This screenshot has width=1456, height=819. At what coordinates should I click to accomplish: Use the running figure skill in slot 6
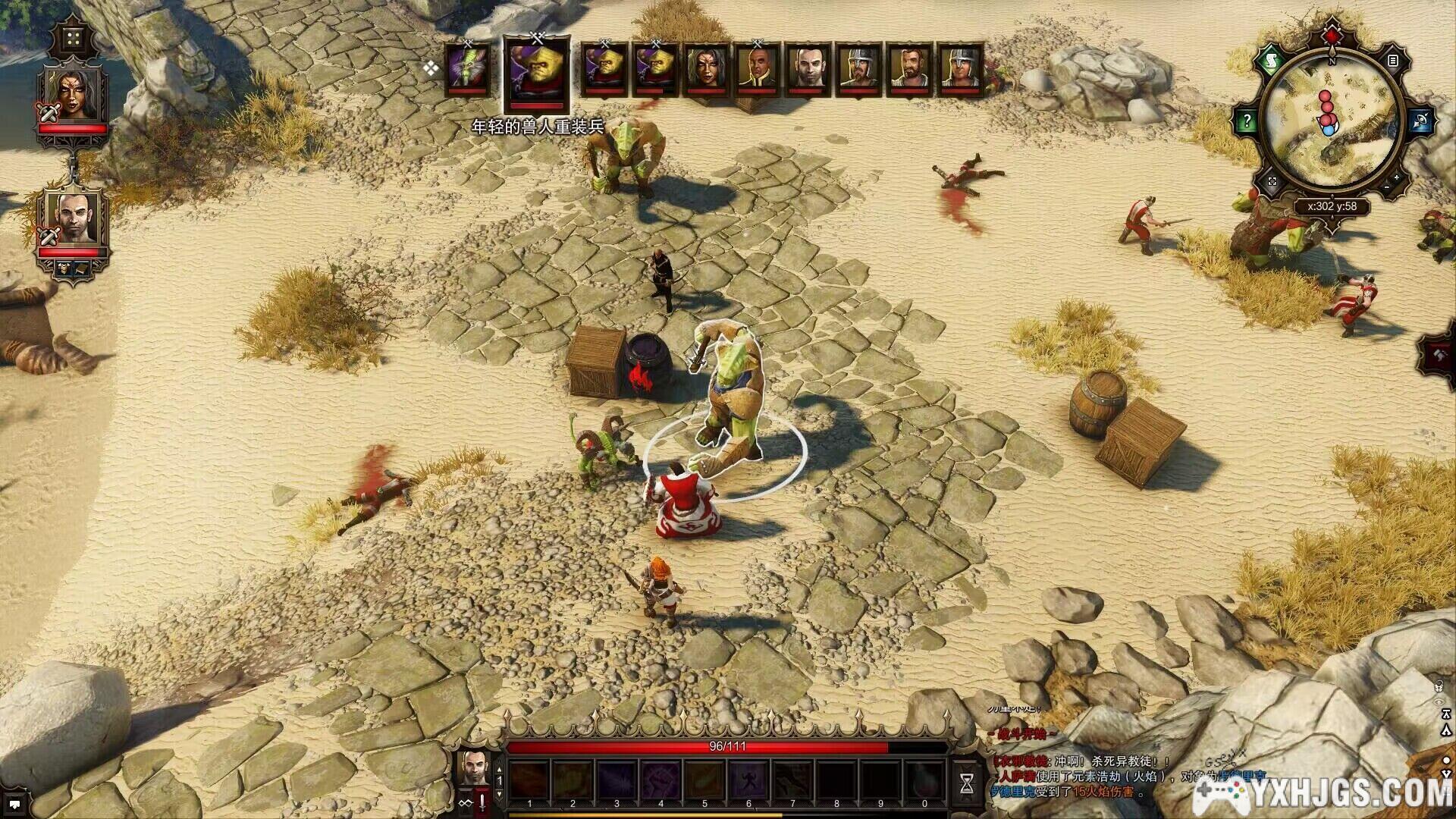pos(748,781)
